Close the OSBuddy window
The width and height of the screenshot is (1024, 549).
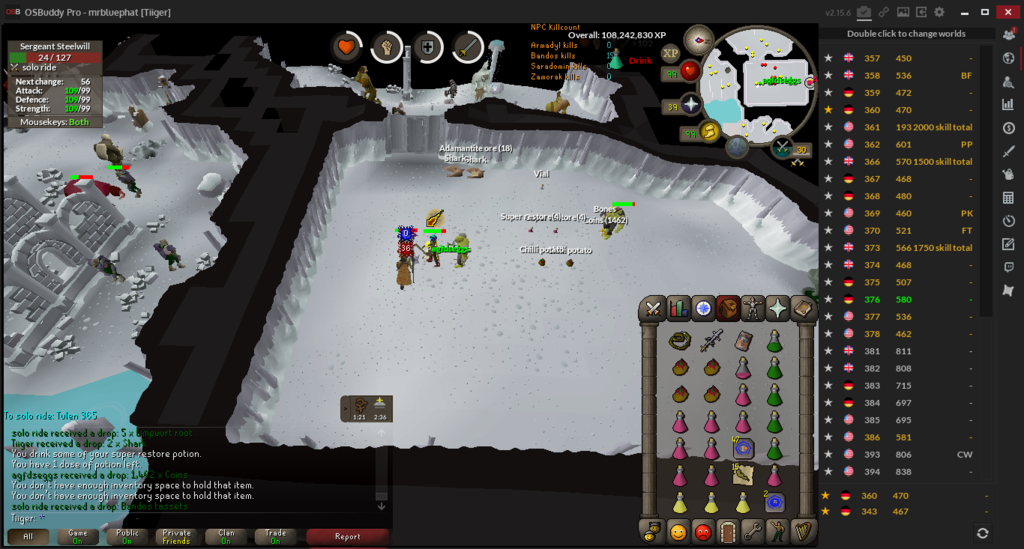(1008, 12)
